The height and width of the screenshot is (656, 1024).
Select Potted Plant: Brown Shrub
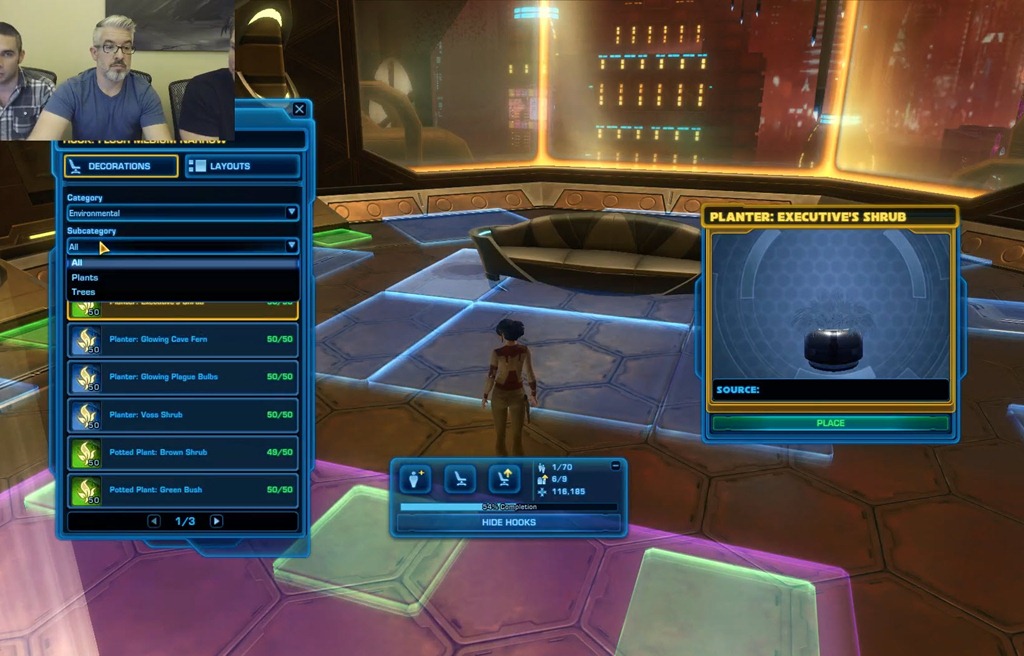pyautogui.click(x=182, y=452)
